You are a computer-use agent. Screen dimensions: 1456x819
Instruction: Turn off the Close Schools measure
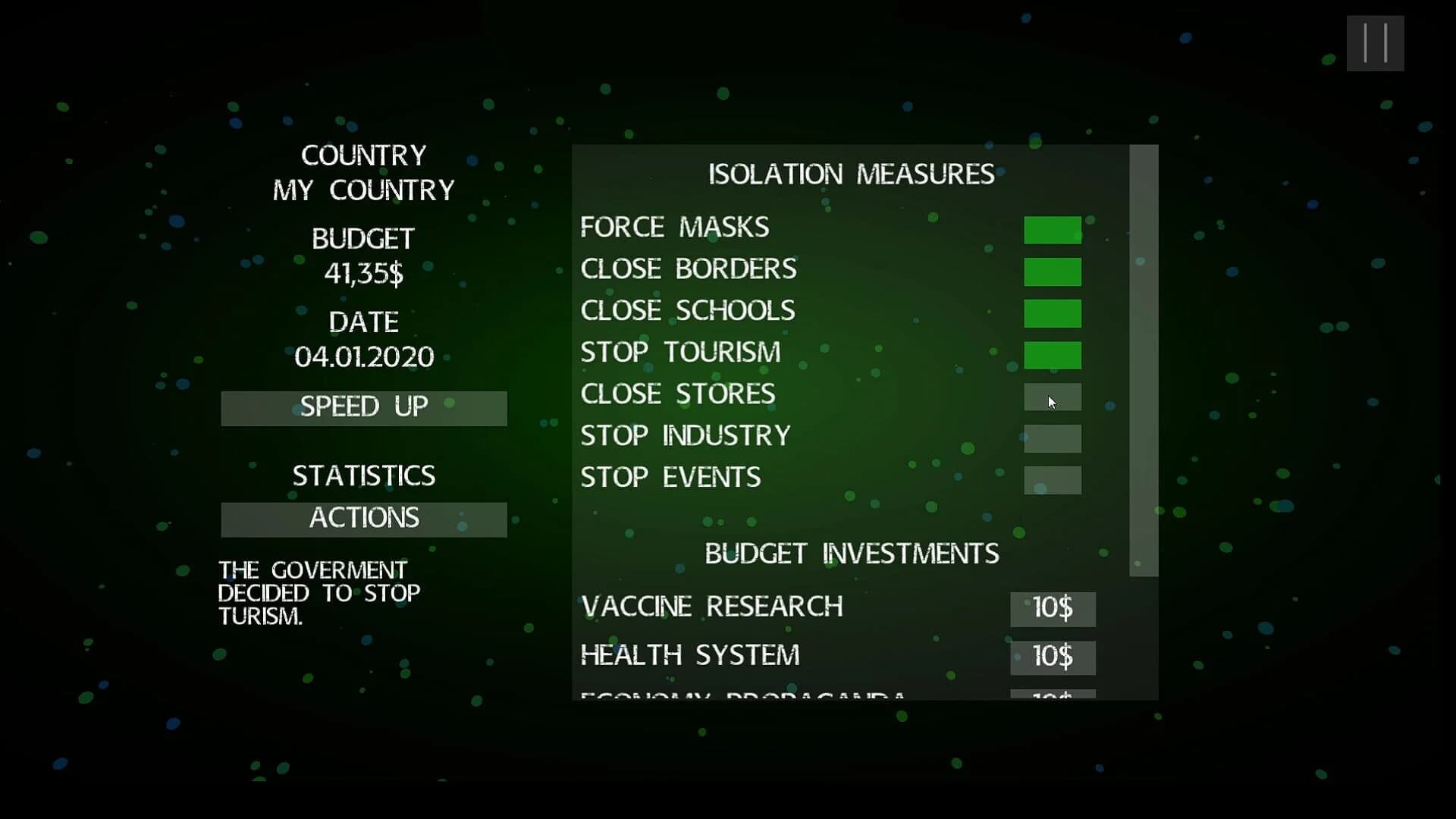pos(1053,313)
